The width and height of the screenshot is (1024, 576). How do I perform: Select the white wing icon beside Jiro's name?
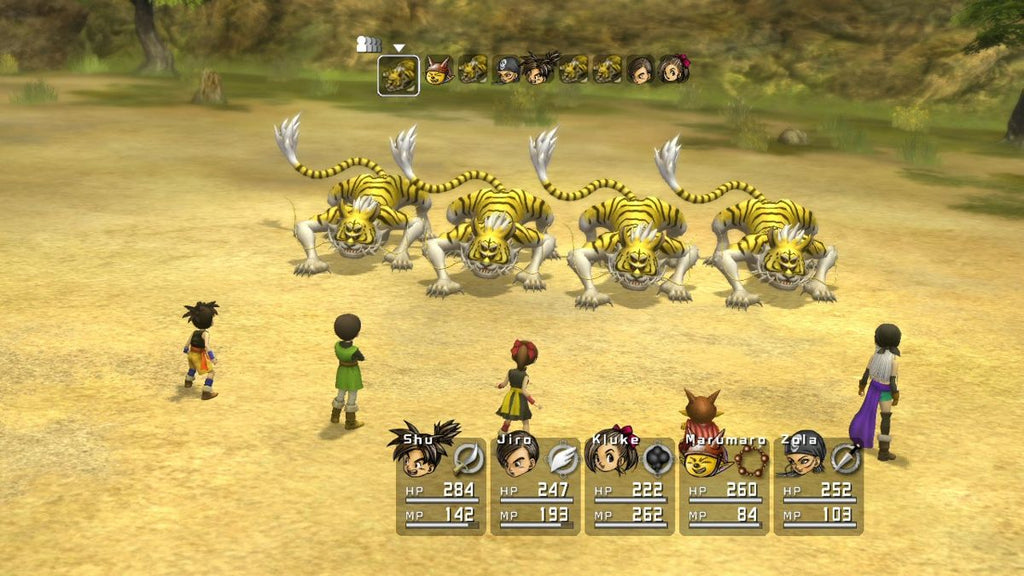(x=563, y=459)
